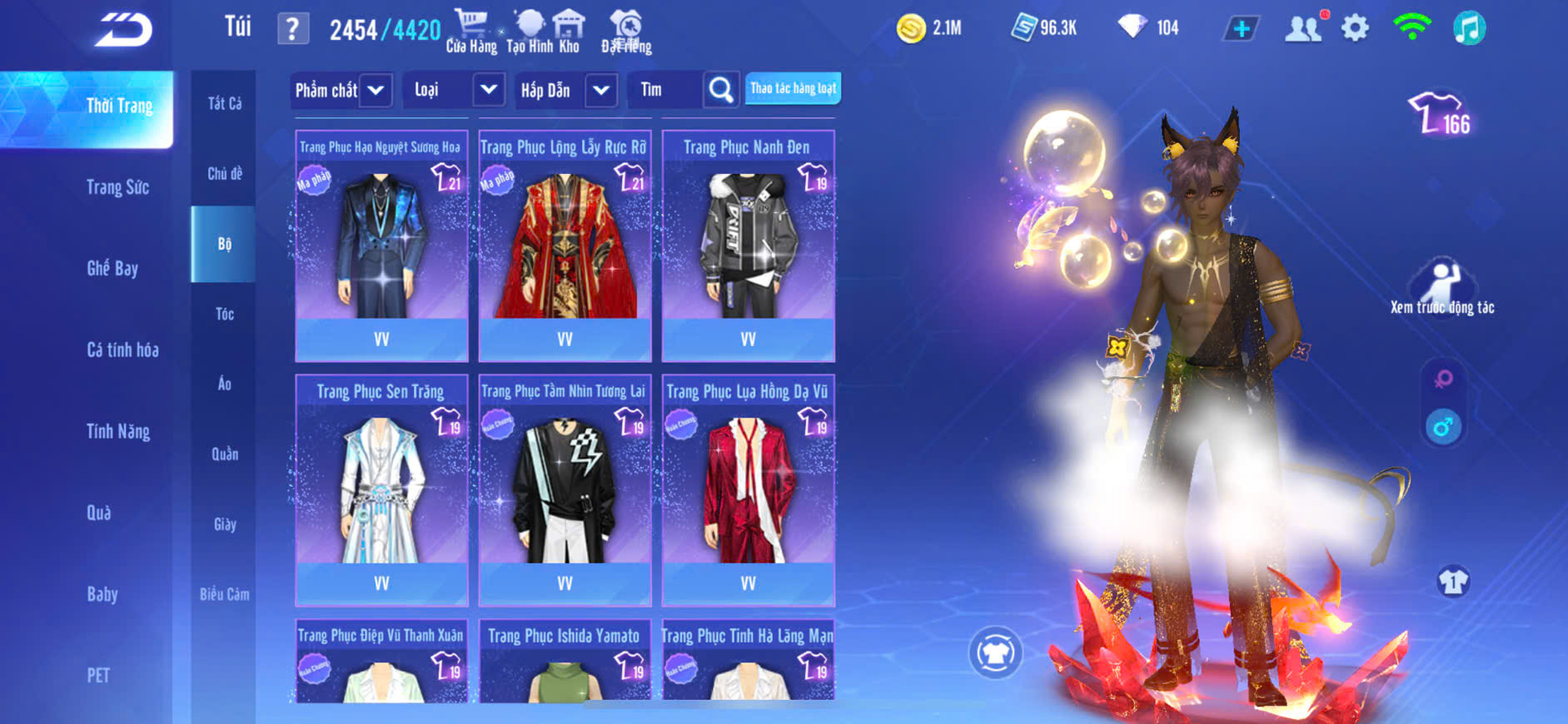Pick the Trang Phục Sen Trắng outfit
Image resolution: width=1568 pixels, height=724 pixels.
381,489
